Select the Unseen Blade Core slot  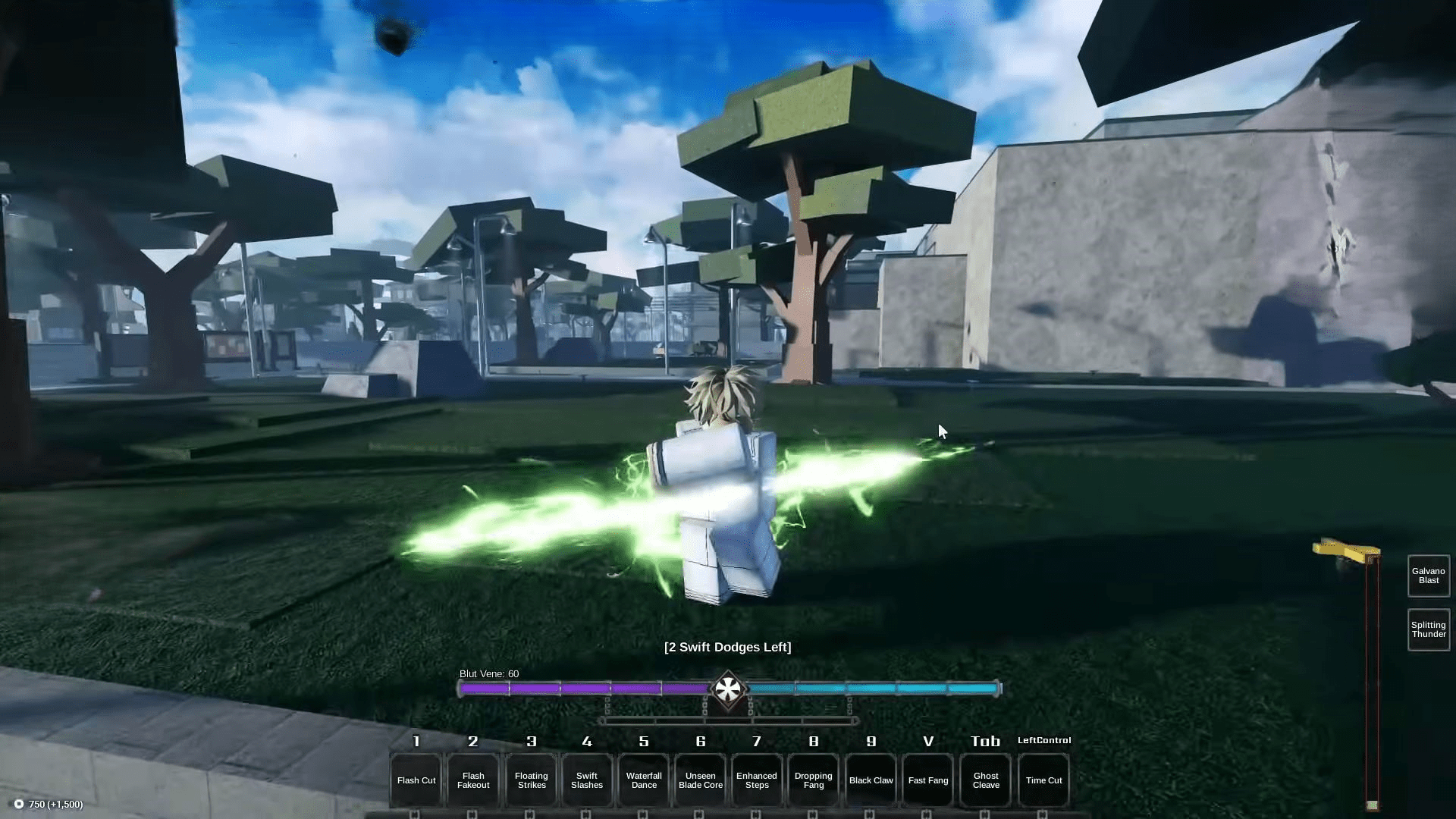point(700,780)
